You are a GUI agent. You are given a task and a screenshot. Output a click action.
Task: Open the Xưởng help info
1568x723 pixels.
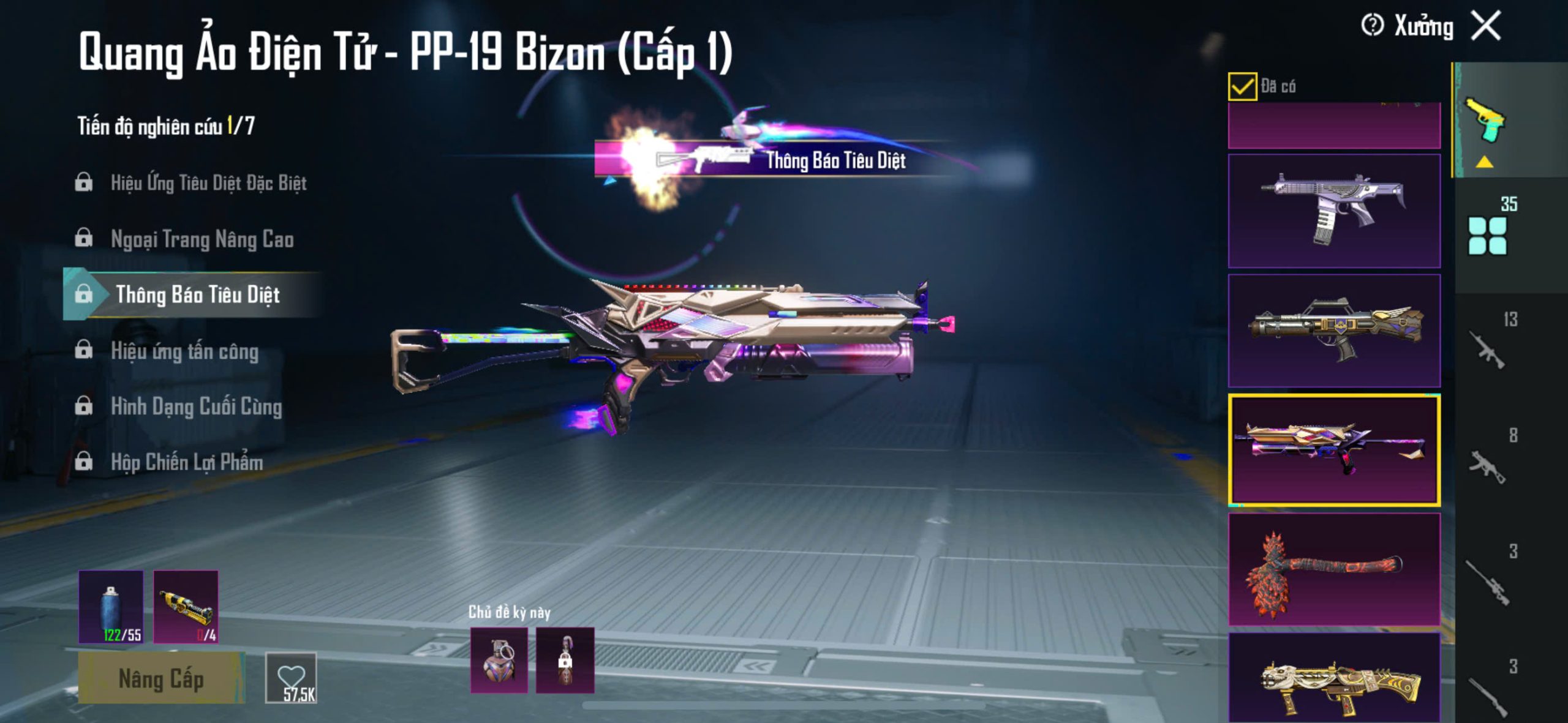[x=1372, y=26]
